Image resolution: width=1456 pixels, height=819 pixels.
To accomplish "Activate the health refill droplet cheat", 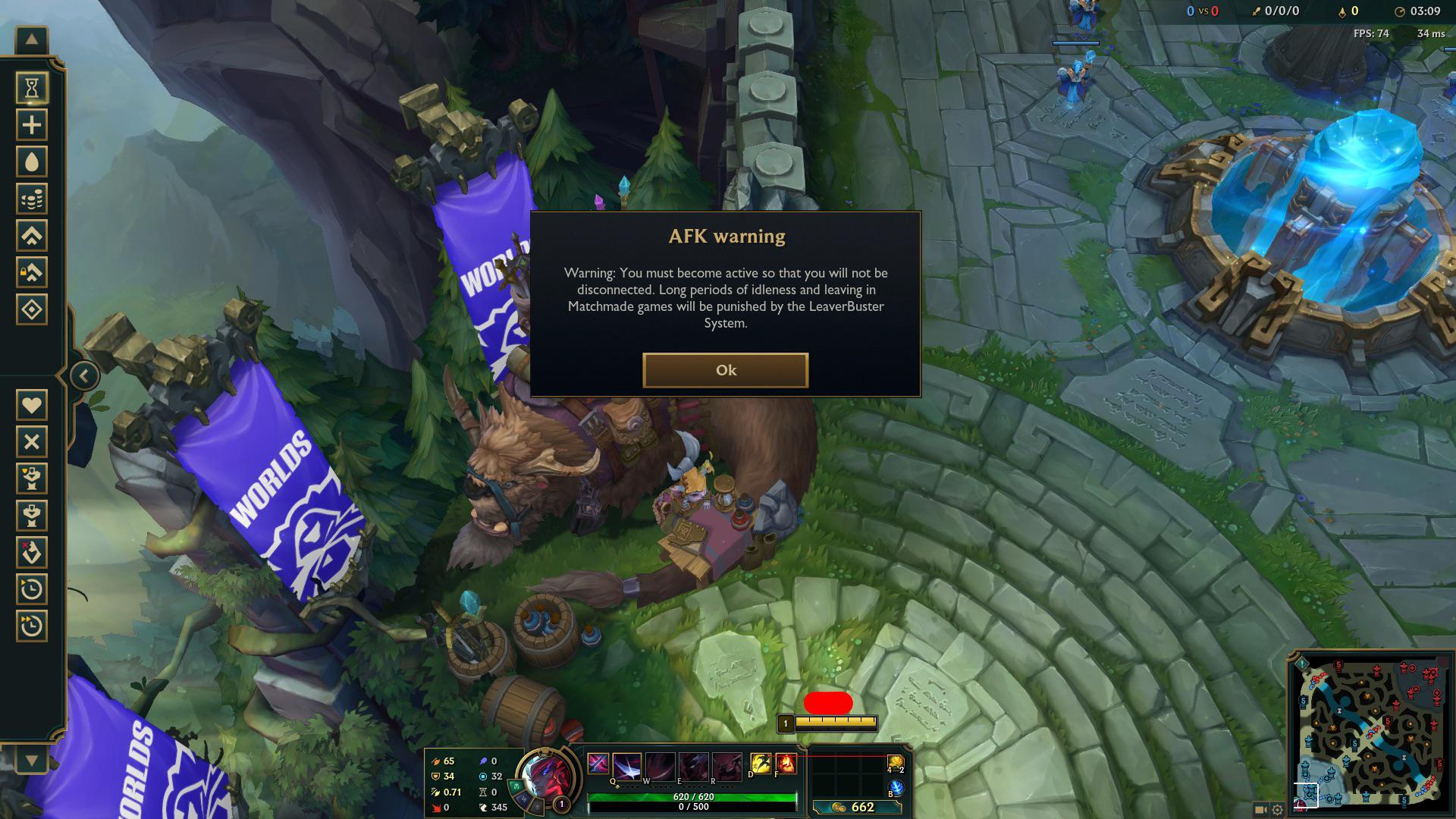I will (31, 162).
